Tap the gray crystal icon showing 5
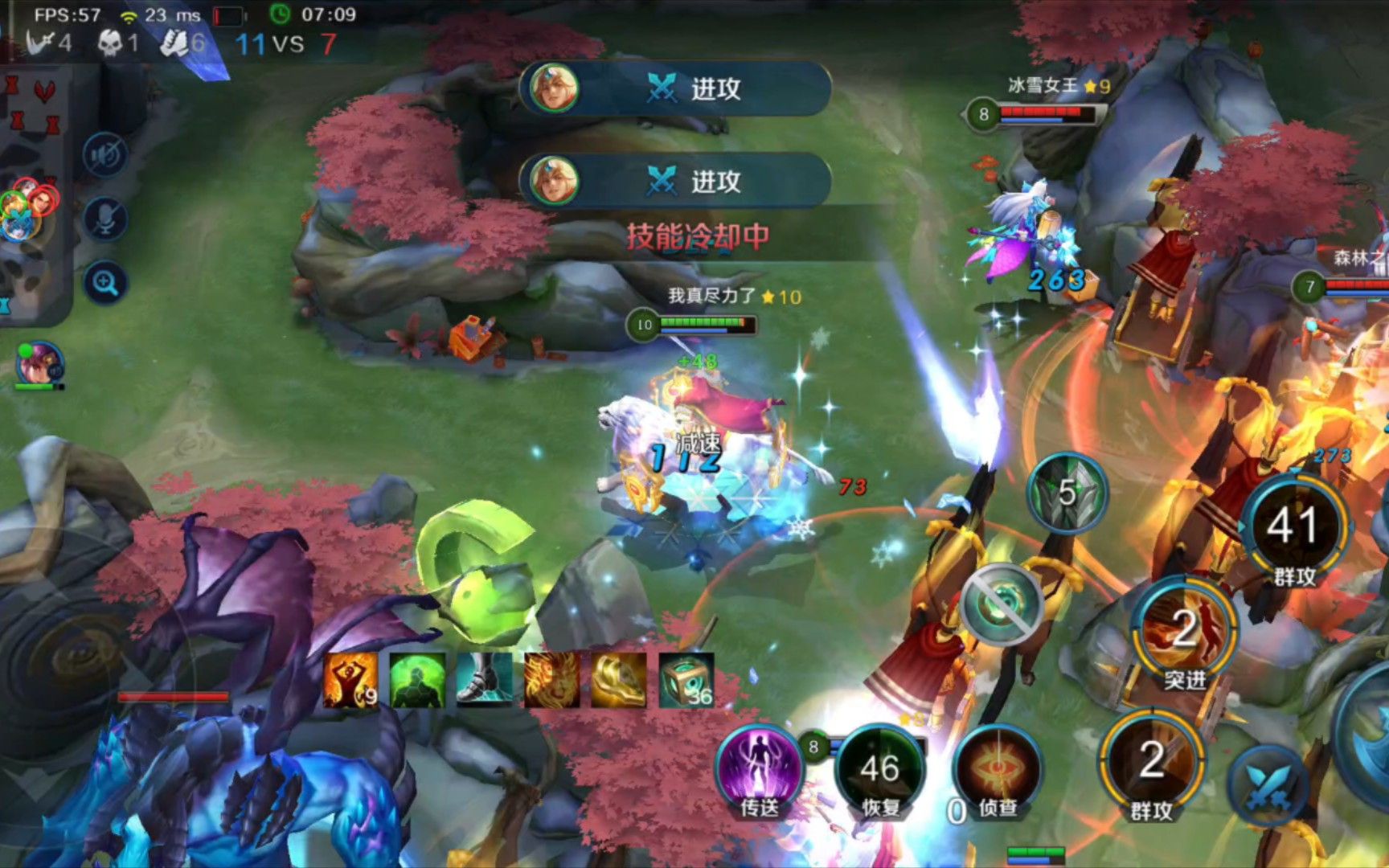1389x868 pixels. click(1067, 492)
